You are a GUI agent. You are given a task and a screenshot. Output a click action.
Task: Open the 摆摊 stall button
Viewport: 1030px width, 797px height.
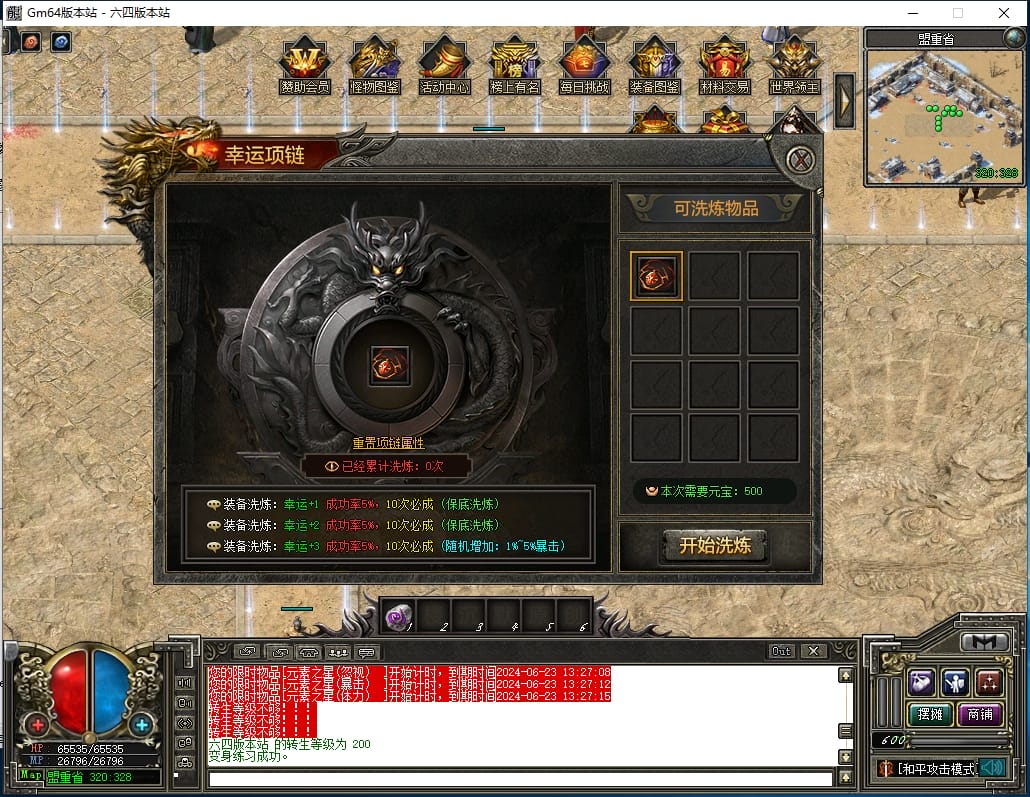(x=930, y=714)
